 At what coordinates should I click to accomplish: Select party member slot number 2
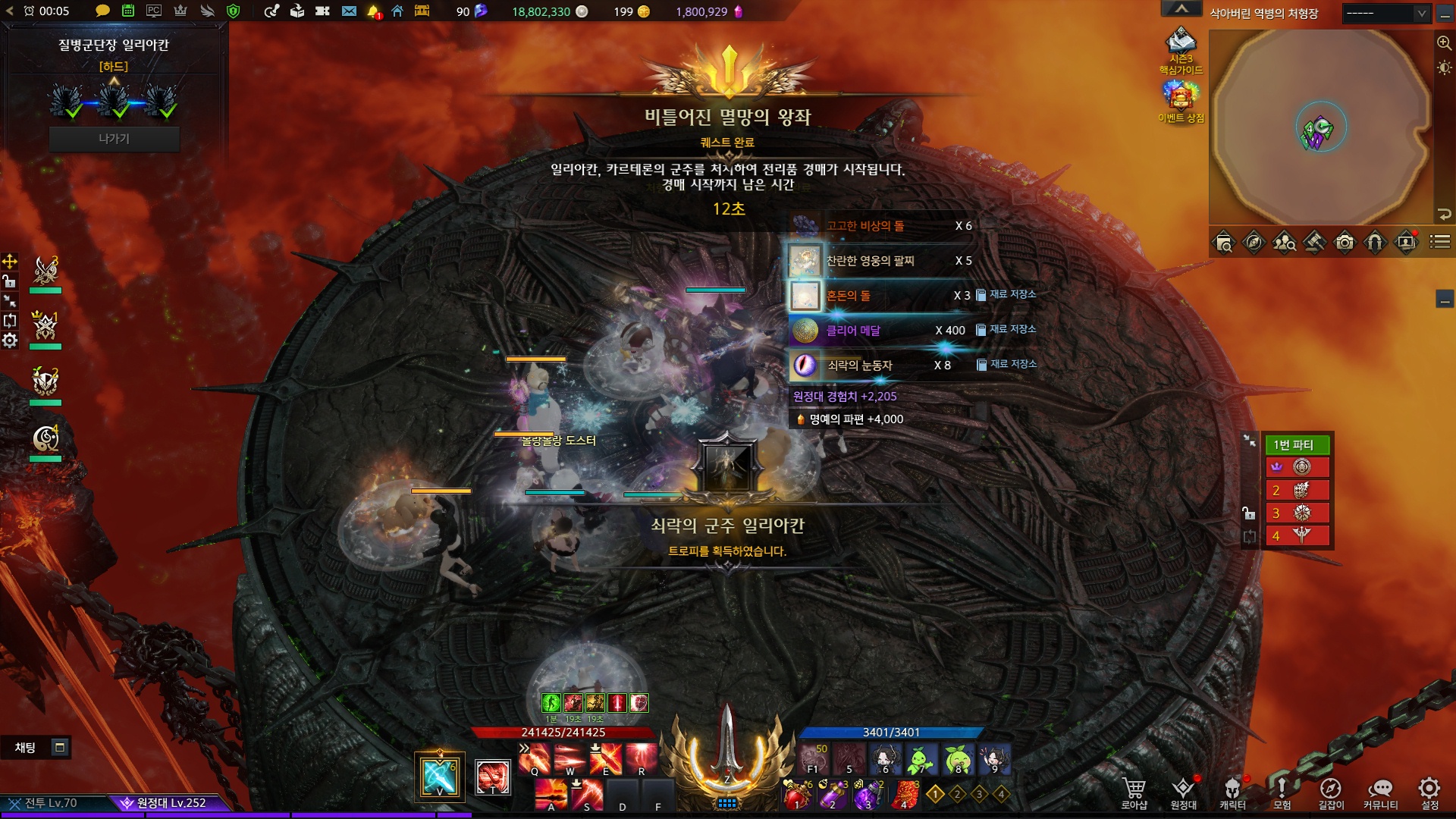tap(1297, 490)
